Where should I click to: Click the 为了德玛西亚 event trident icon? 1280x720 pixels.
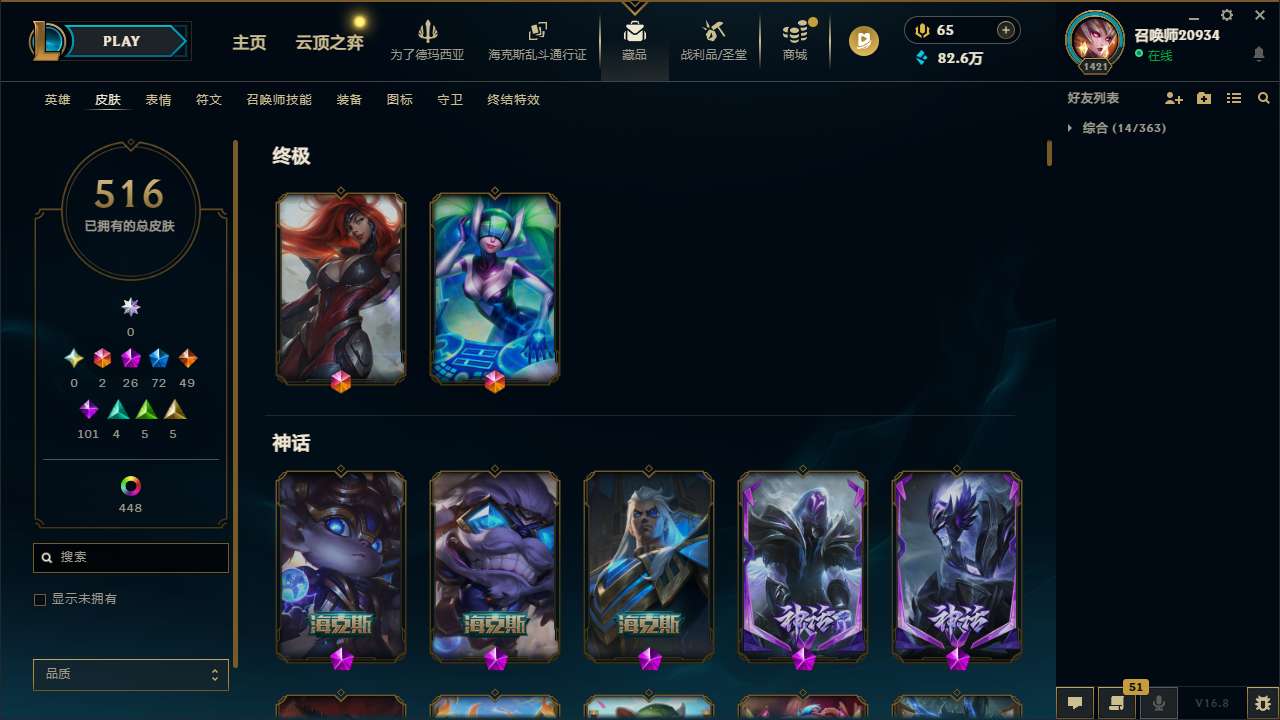(428, 33)
